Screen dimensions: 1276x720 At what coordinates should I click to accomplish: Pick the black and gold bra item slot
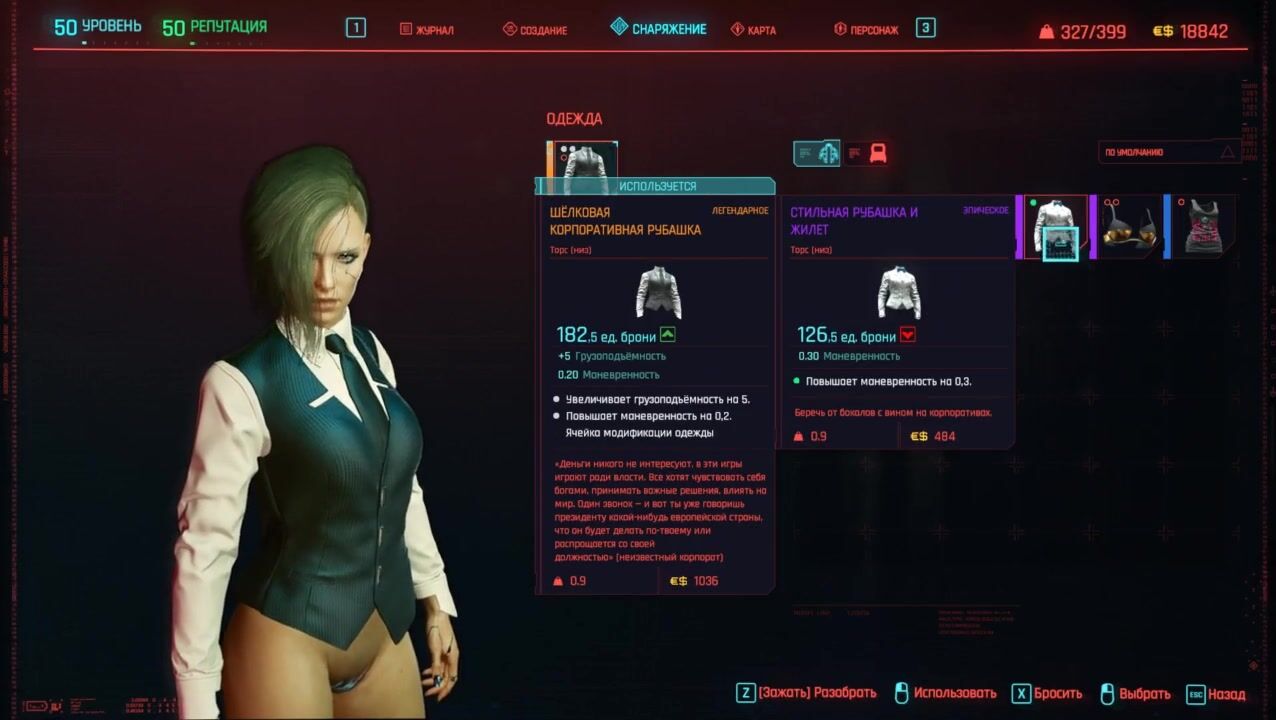(1129, 227)
